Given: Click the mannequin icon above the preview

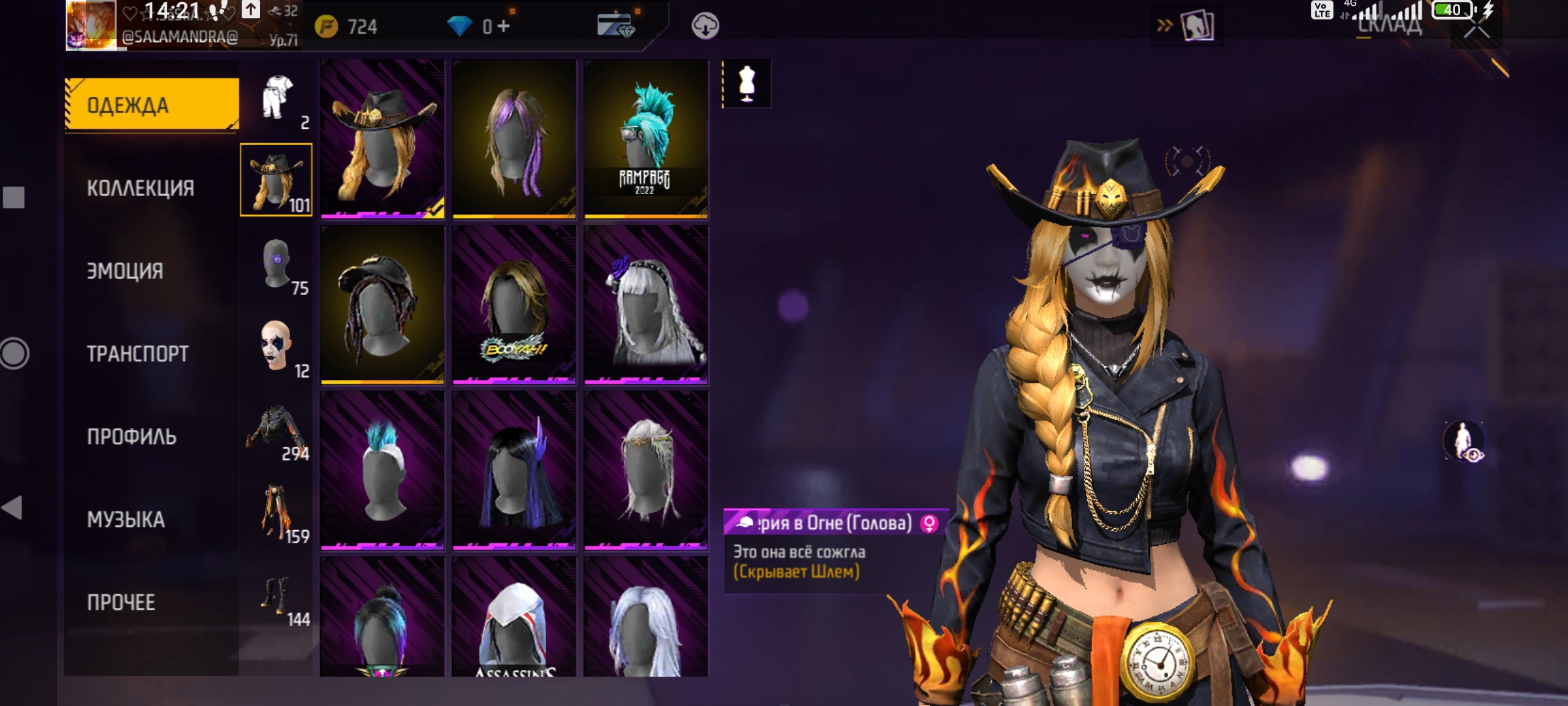Looking at the screenshot, I should coord(747,84).
